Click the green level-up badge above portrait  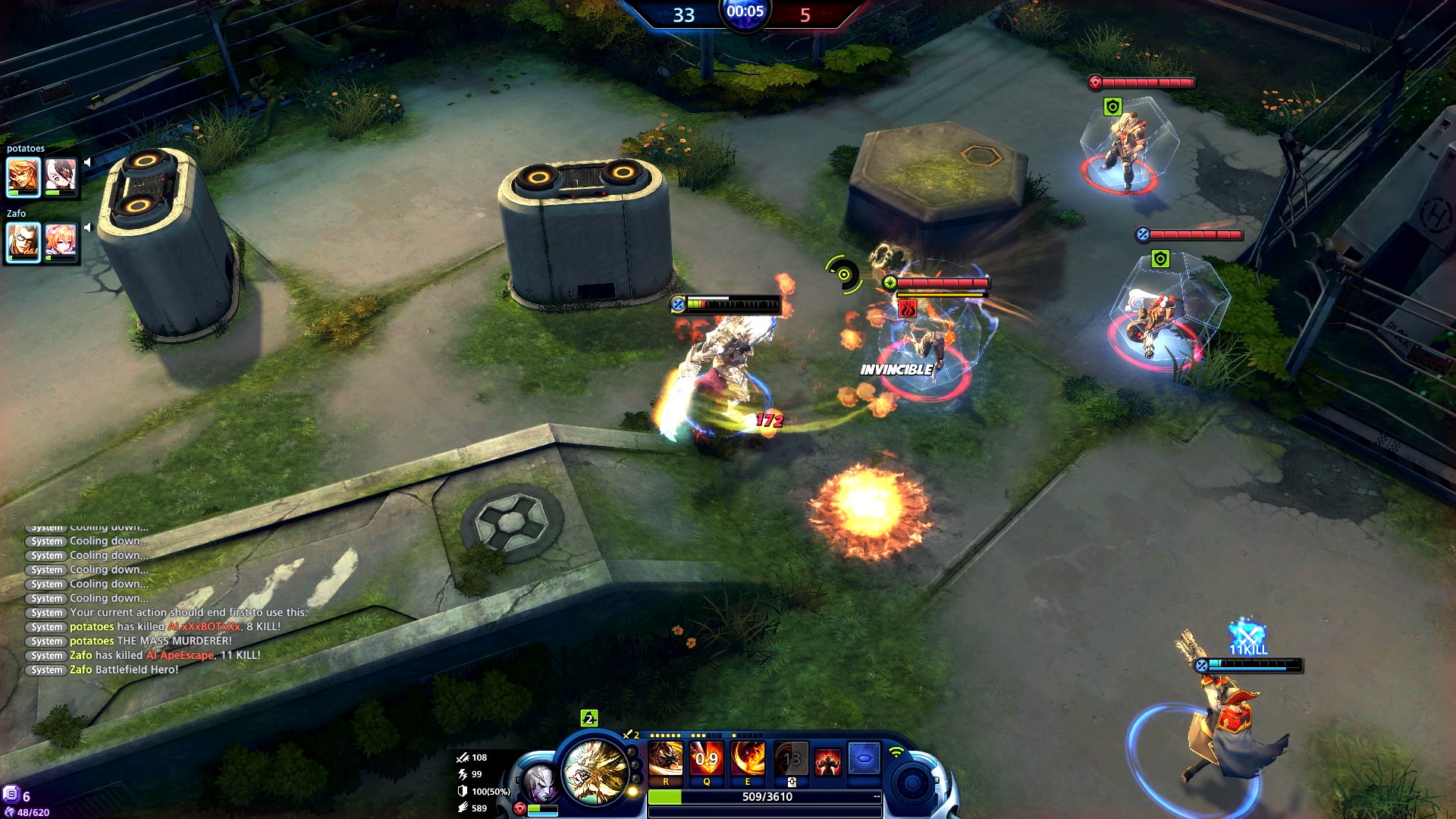click(588, 718)
